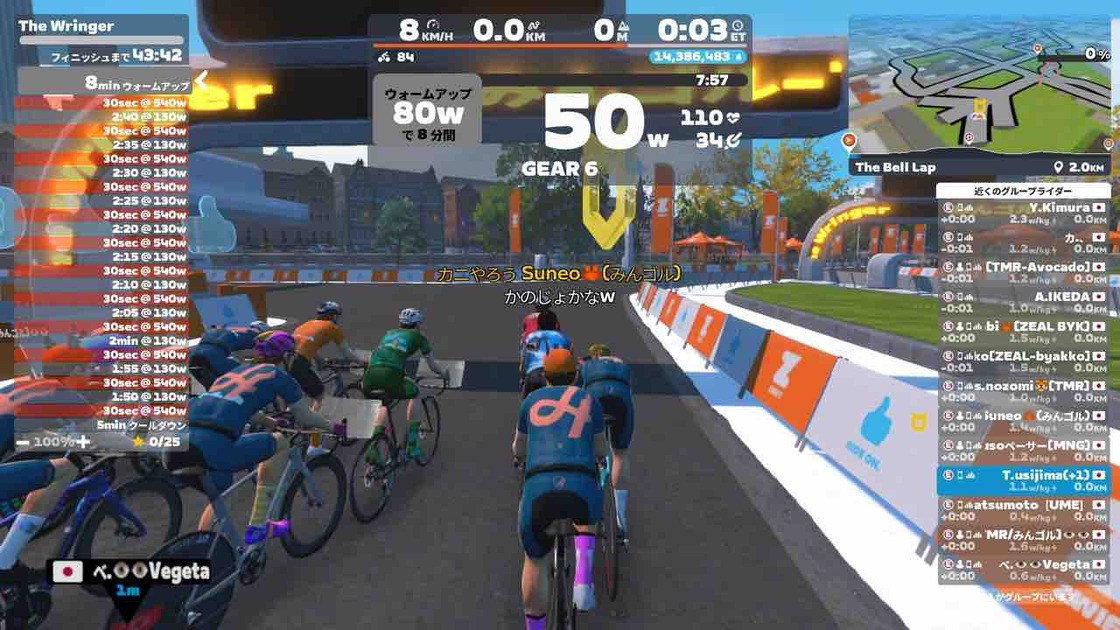Select the 8min warm-up workout block
The height and width of the screenshot is (630, 1120).
(x=102, y=84)
